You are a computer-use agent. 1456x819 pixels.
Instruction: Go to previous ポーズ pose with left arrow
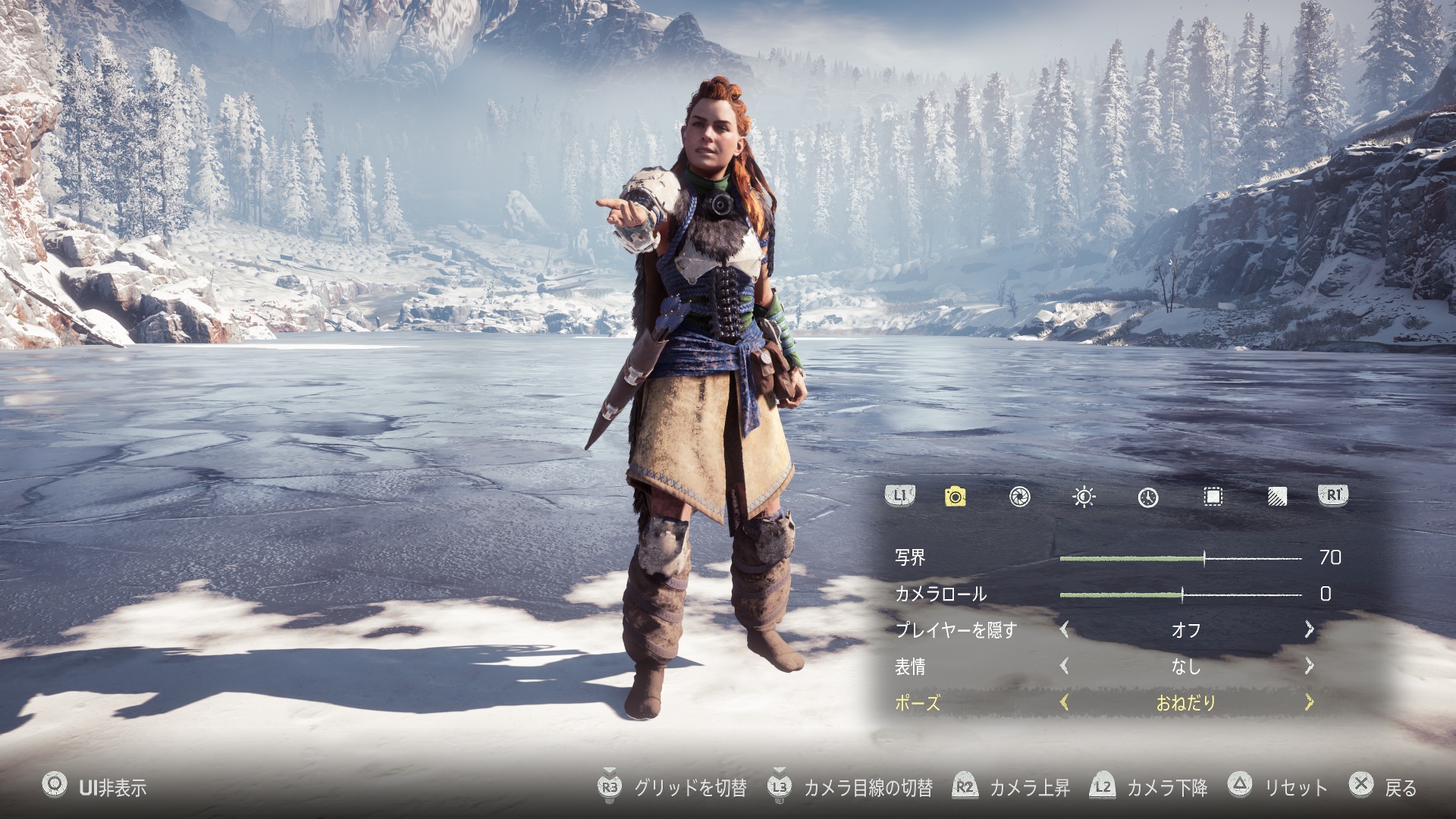point(1065,702)
